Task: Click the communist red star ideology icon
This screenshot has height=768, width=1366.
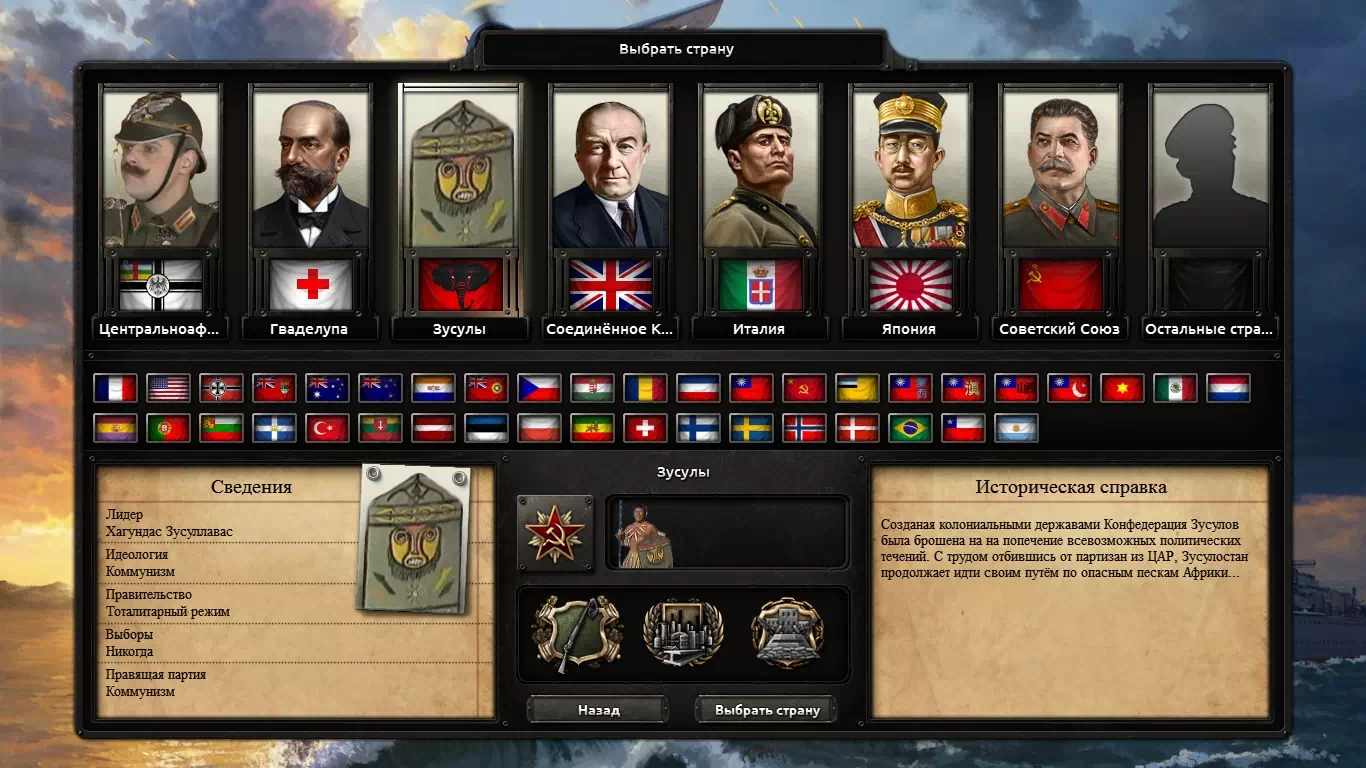Action: pyautogui.click(x=555, y=532)
